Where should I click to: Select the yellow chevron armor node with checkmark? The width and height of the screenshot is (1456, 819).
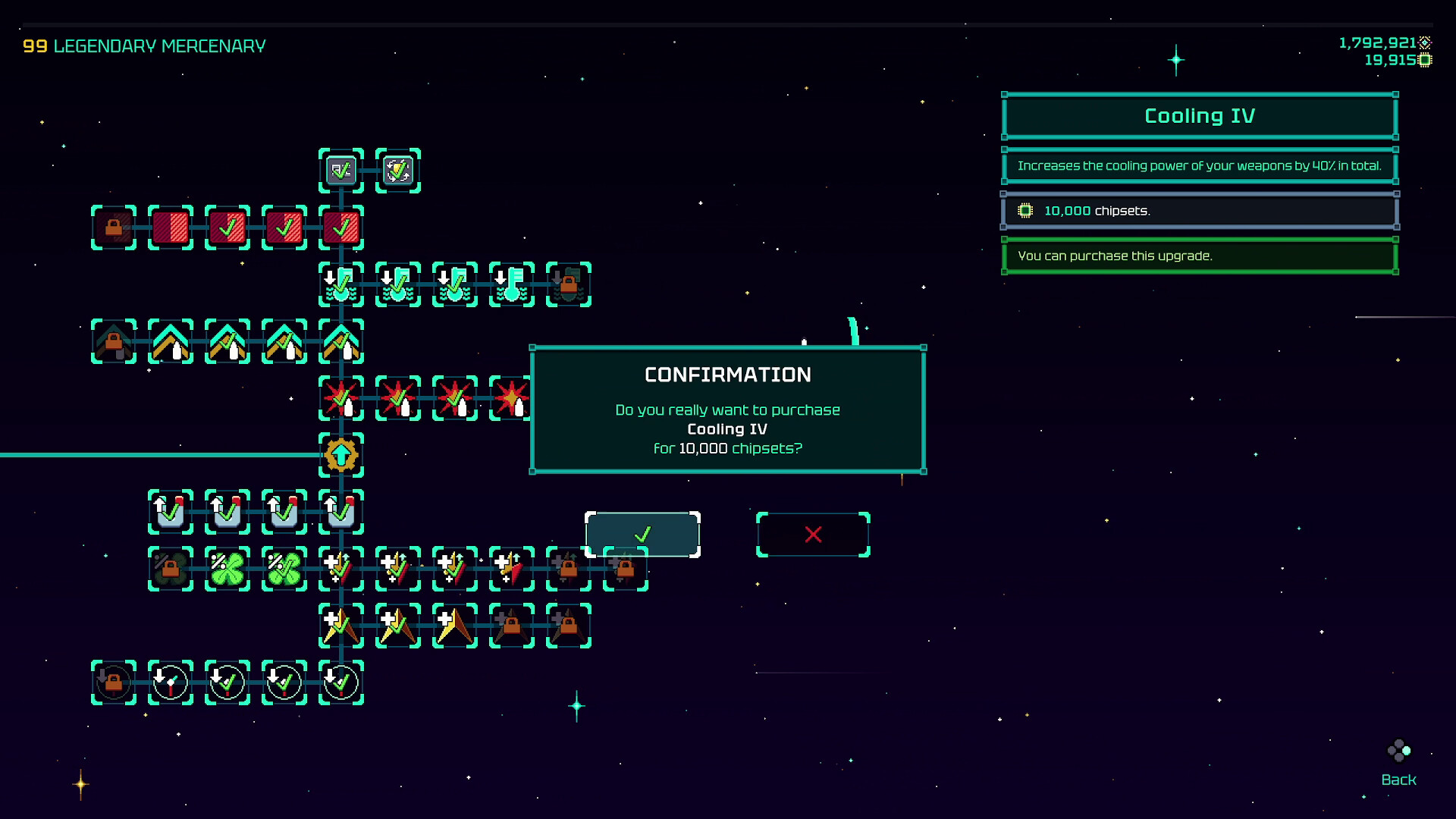tap(227, 342)
